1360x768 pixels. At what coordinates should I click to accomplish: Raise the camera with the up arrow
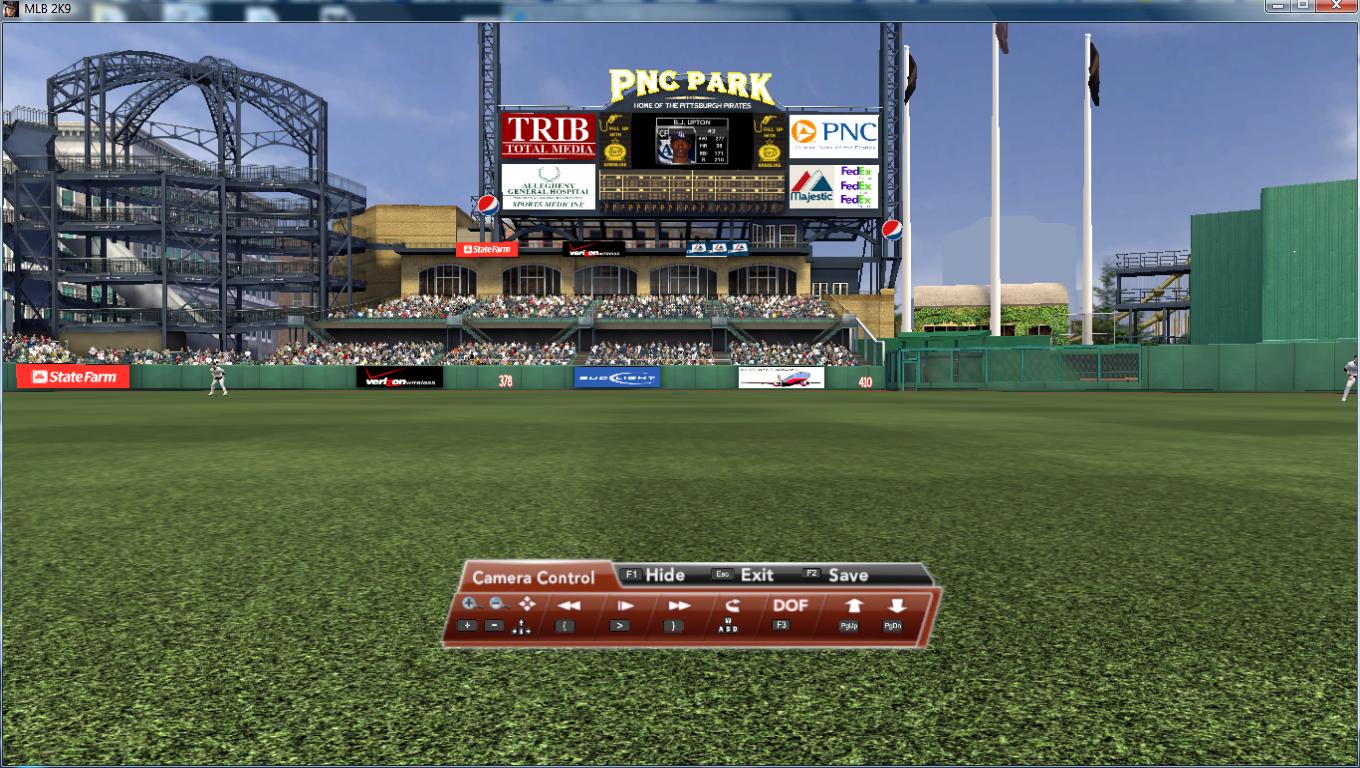pyautogui.click(x=853, y=605)
